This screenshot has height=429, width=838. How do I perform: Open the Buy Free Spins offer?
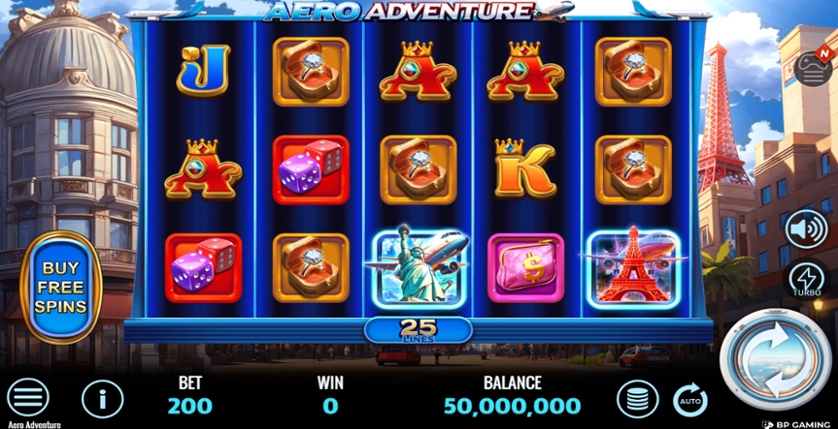(x=60, y=287)
